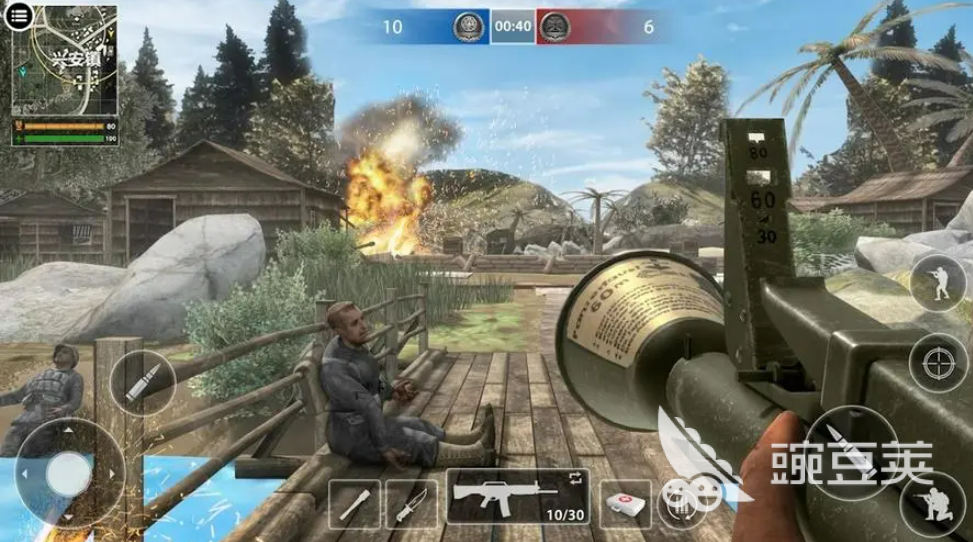Screen dimensions: 973x542
Task: Select the combat knife slot
Action: click(x=411, y=505)
